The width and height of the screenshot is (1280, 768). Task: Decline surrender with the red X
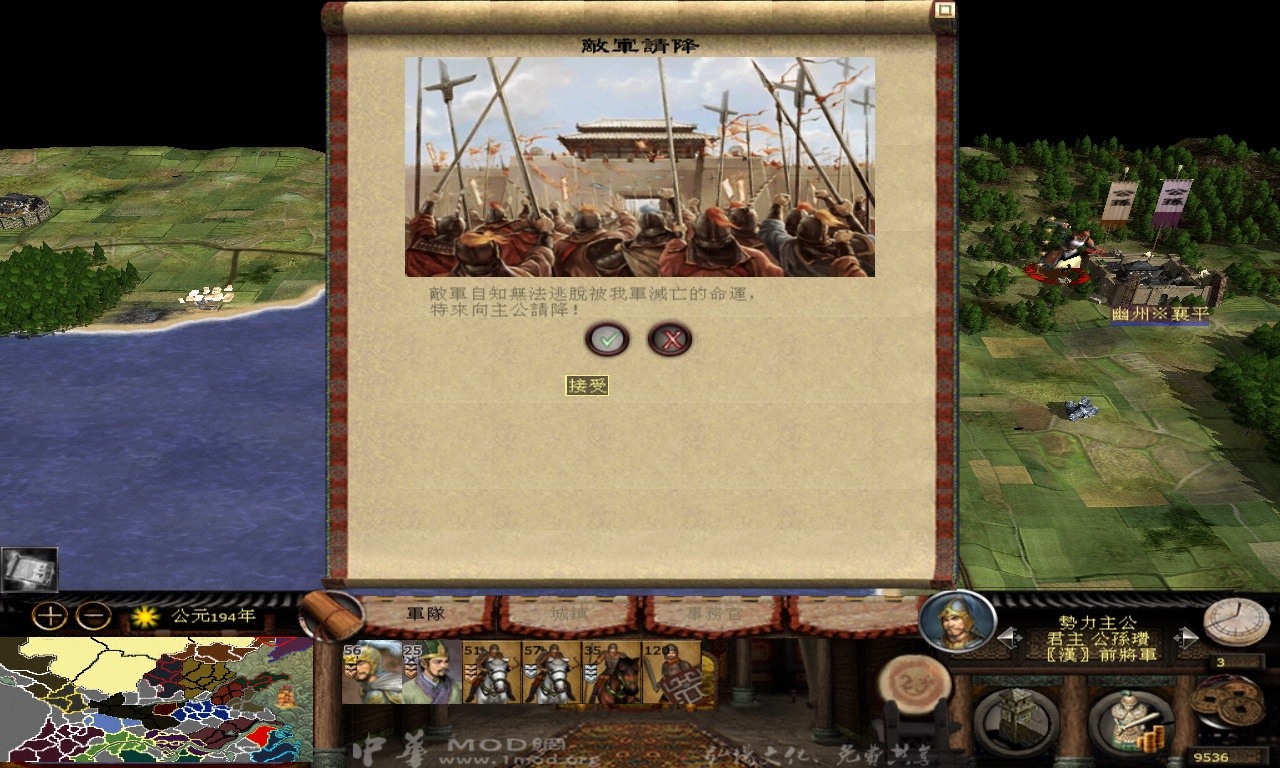pyautogui.click(x=671, y=339)
